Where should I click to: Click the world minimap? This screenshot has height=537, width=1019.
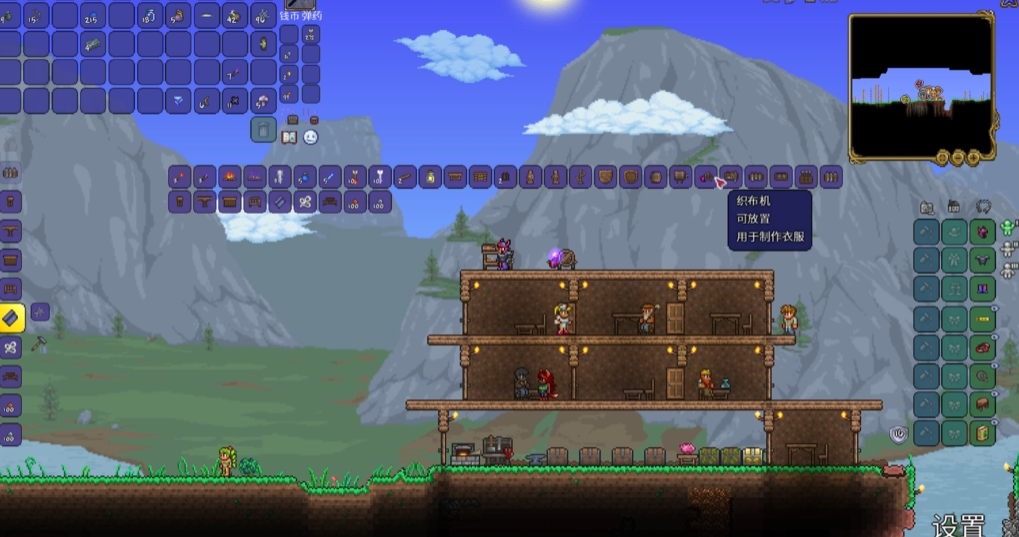pyautogui.click(x=920, y=85)
